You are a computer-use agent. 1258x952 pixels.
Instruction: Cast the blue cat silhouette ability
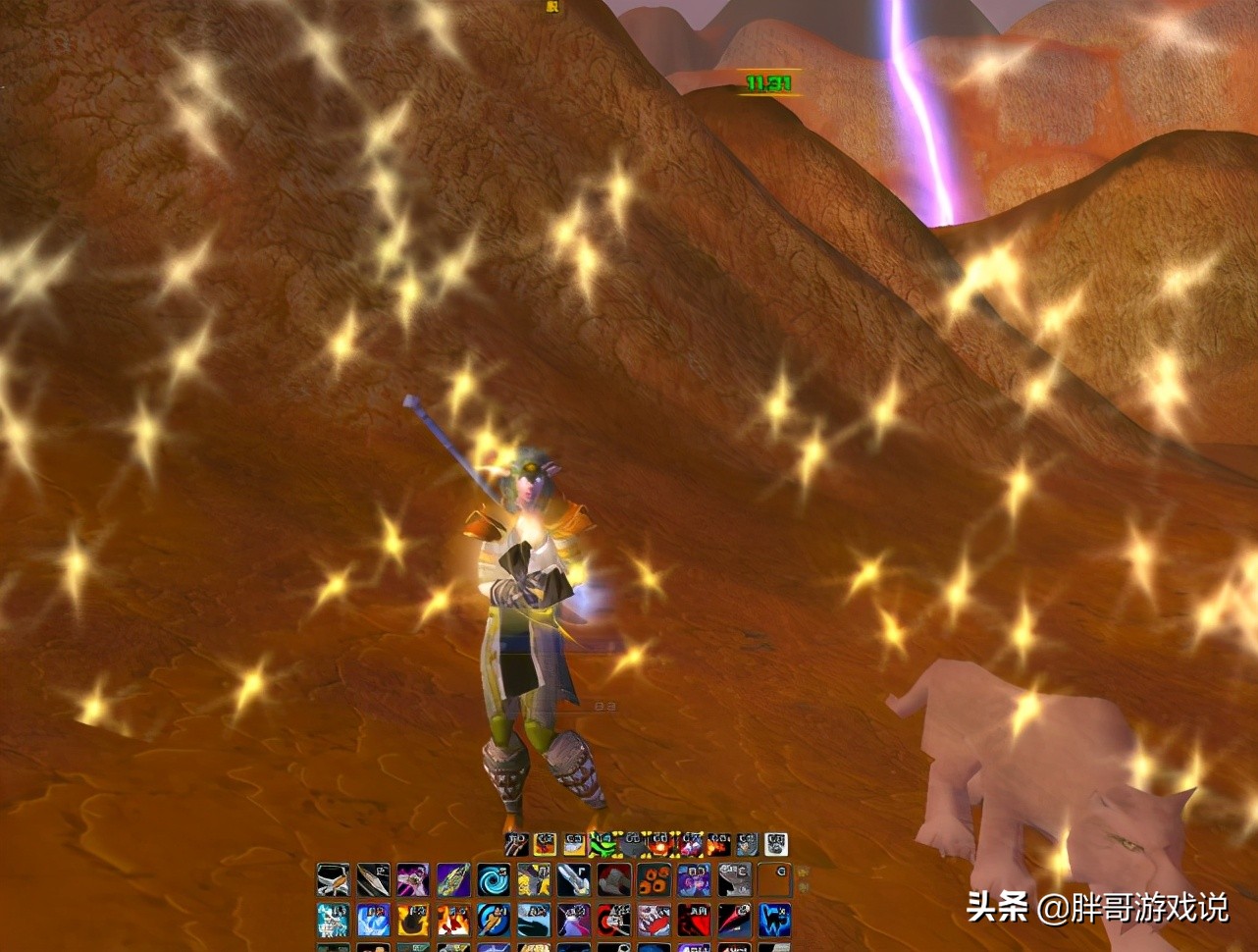774,920
